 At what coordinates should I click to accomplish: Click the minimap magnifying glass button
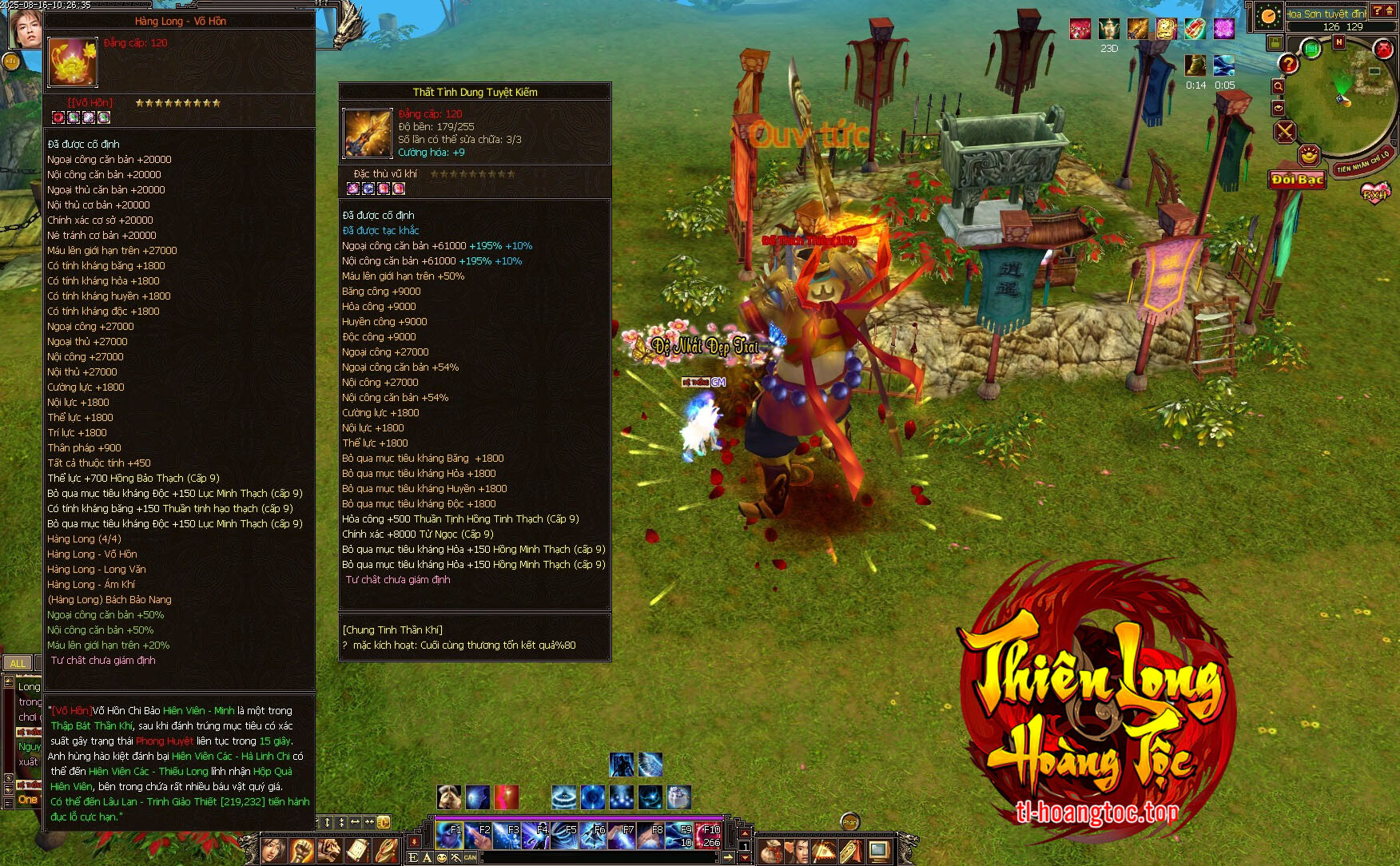pyautogui.click(x=1278, y=86)
